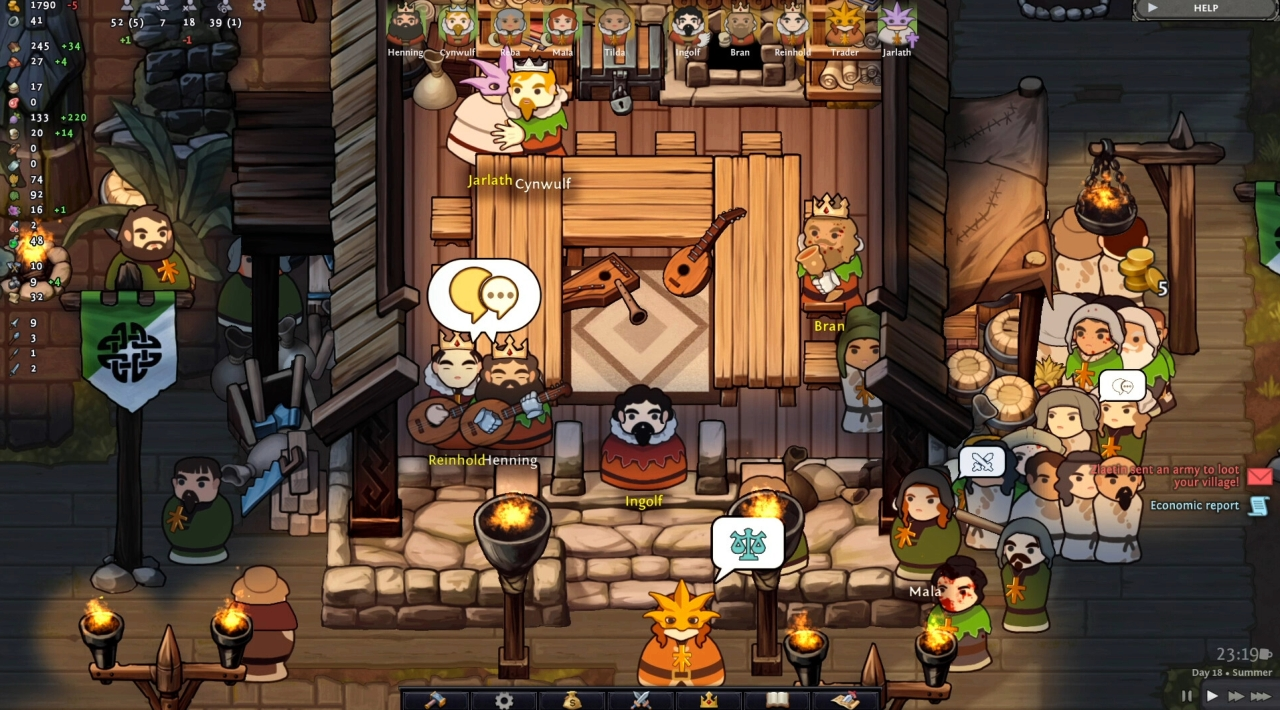
Task: Open the hammer build menu
Action: tap(435, 699)
